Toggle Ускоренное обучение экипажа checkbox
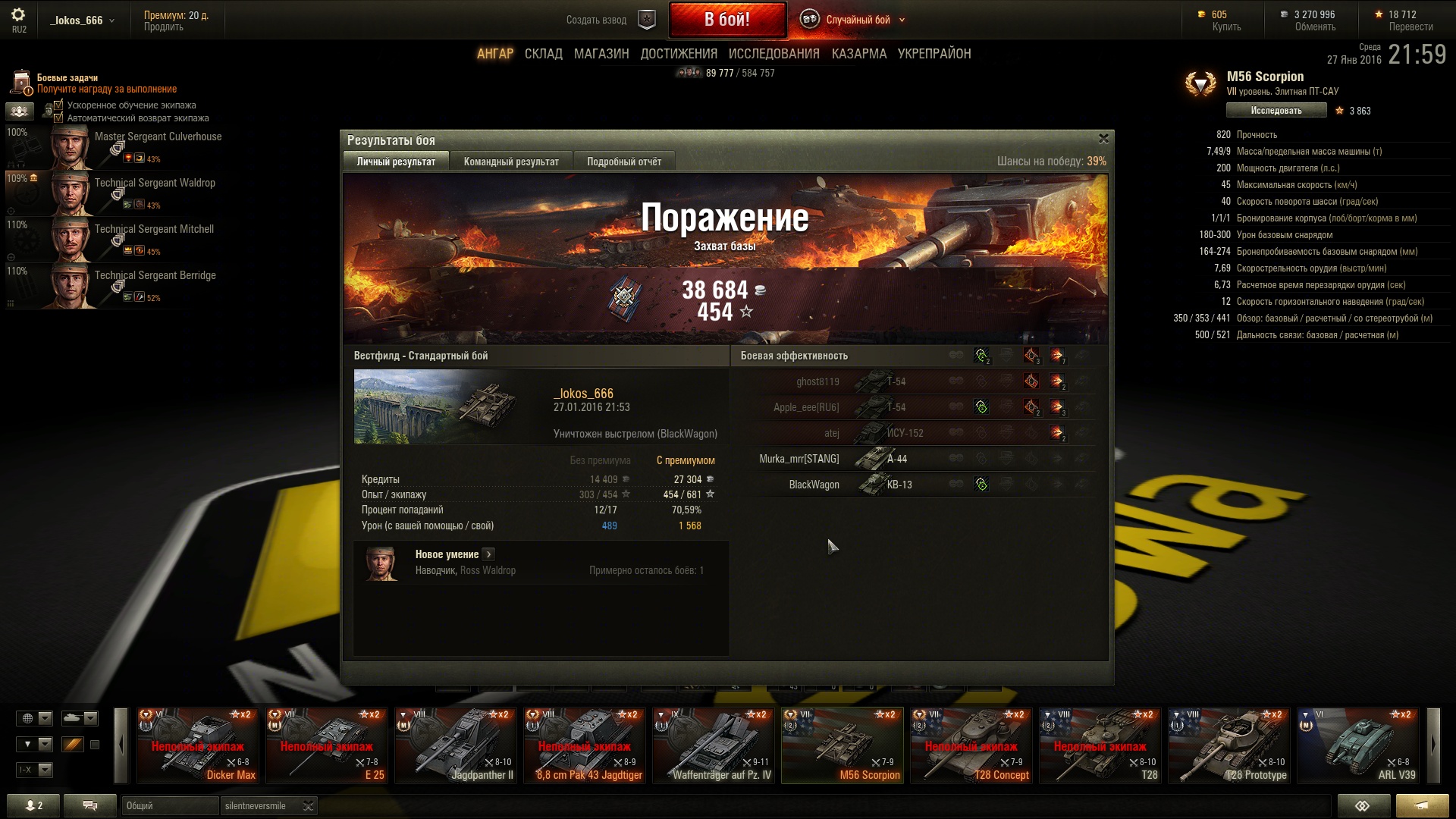This screenshot has width=1456, height=819. tap(58, 105)
